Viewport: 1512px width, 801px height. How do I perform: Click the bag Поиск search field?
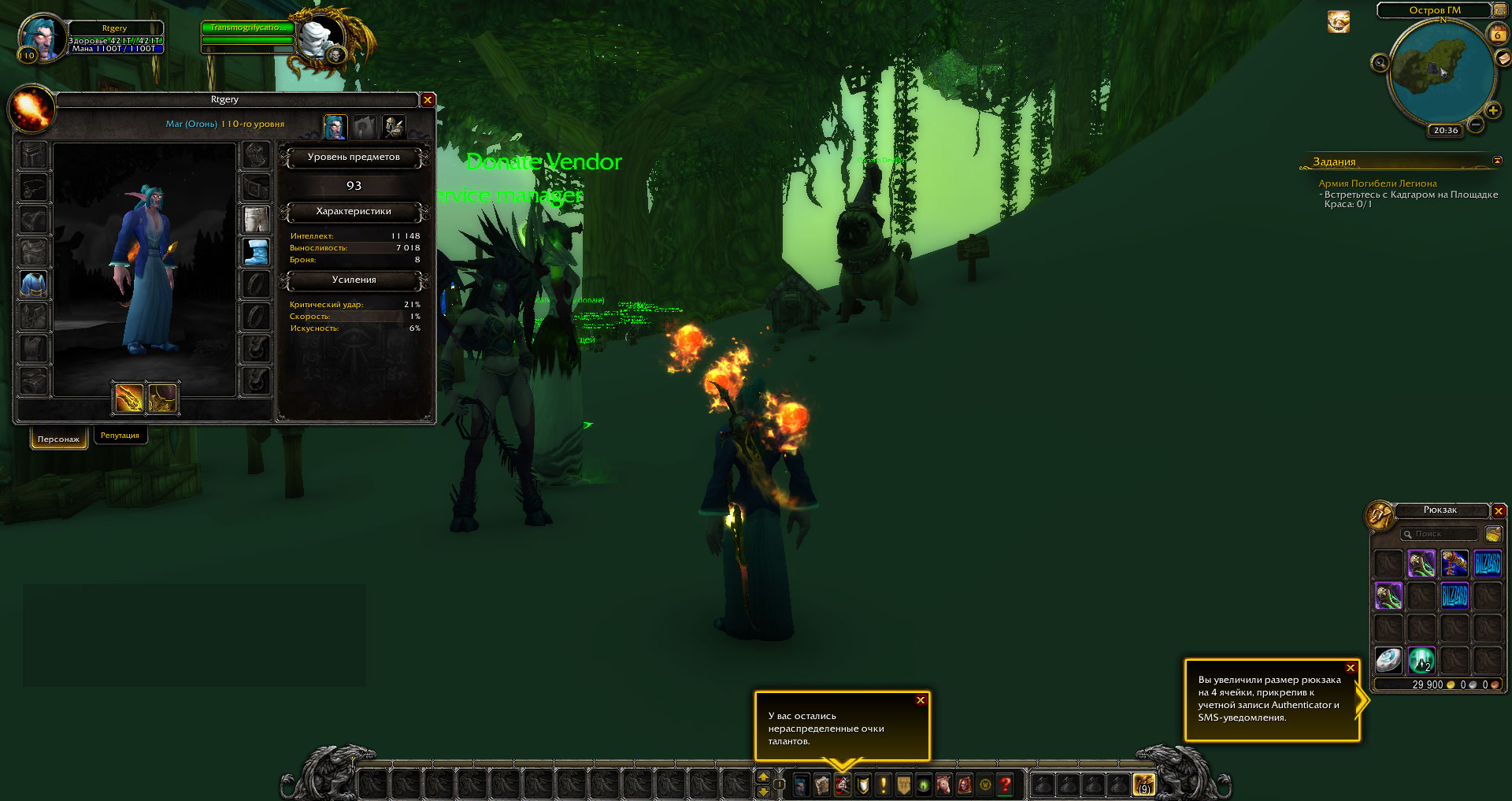(x=1440, y=534)
